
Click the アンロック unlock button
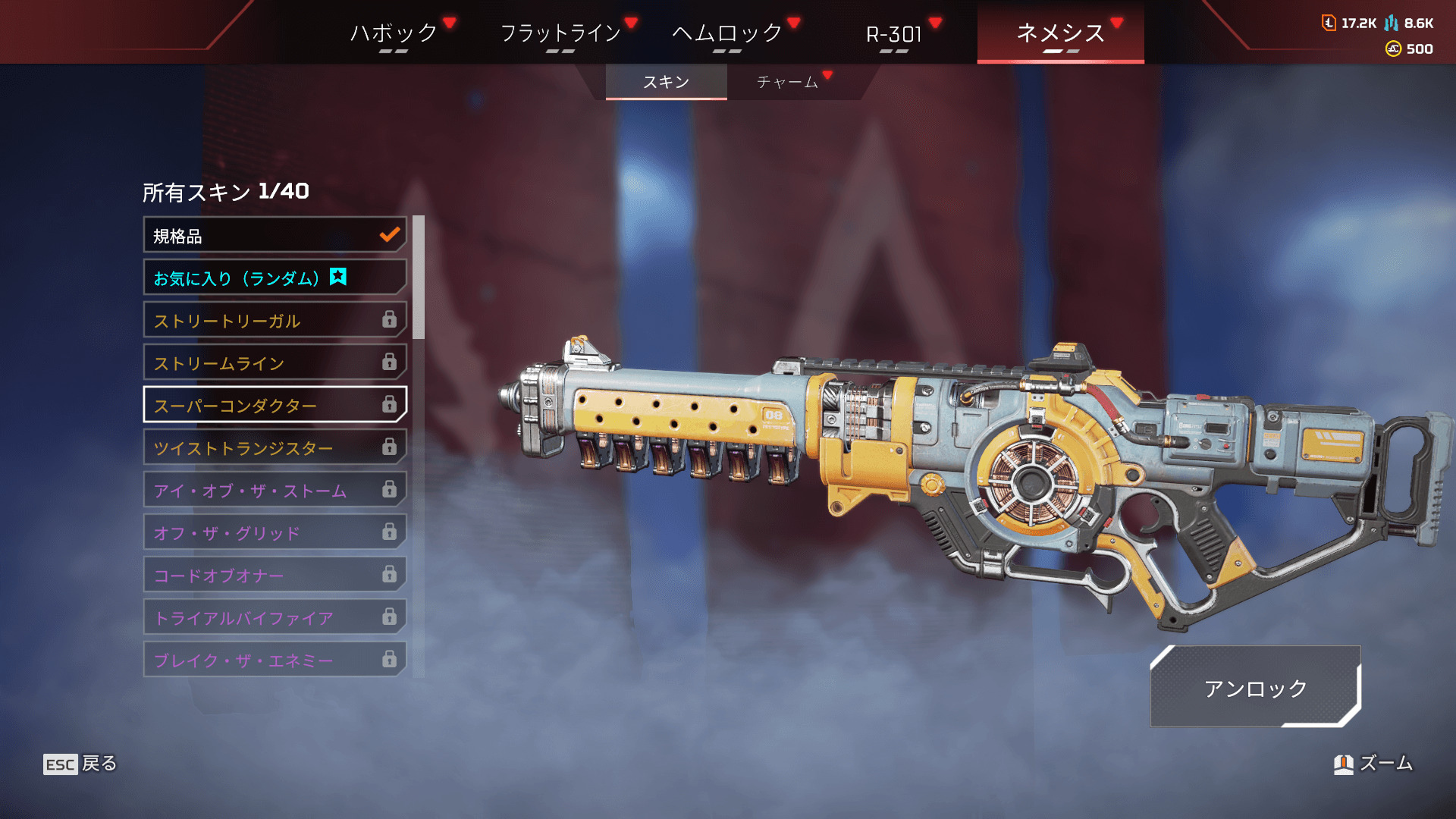coord(1255,688)
